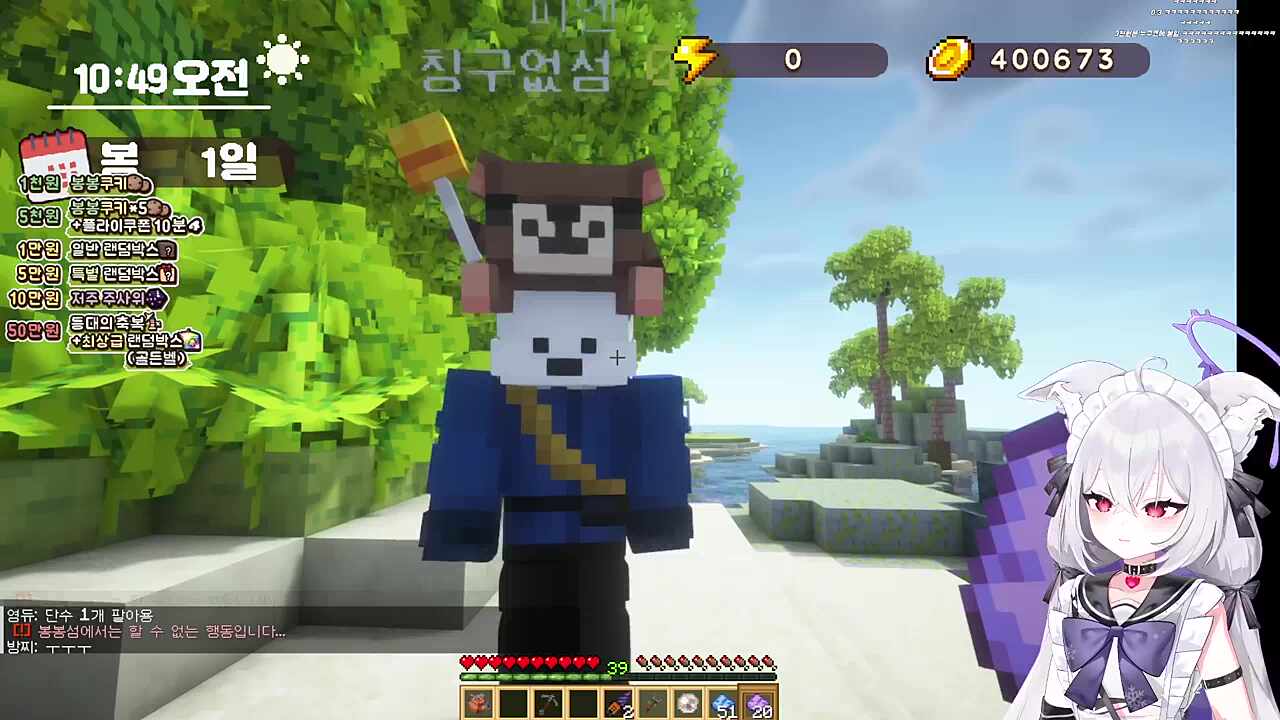Click the 400673 coin balance display
This screenshot has width=1280, height=720.
(x=1057, y=61)
